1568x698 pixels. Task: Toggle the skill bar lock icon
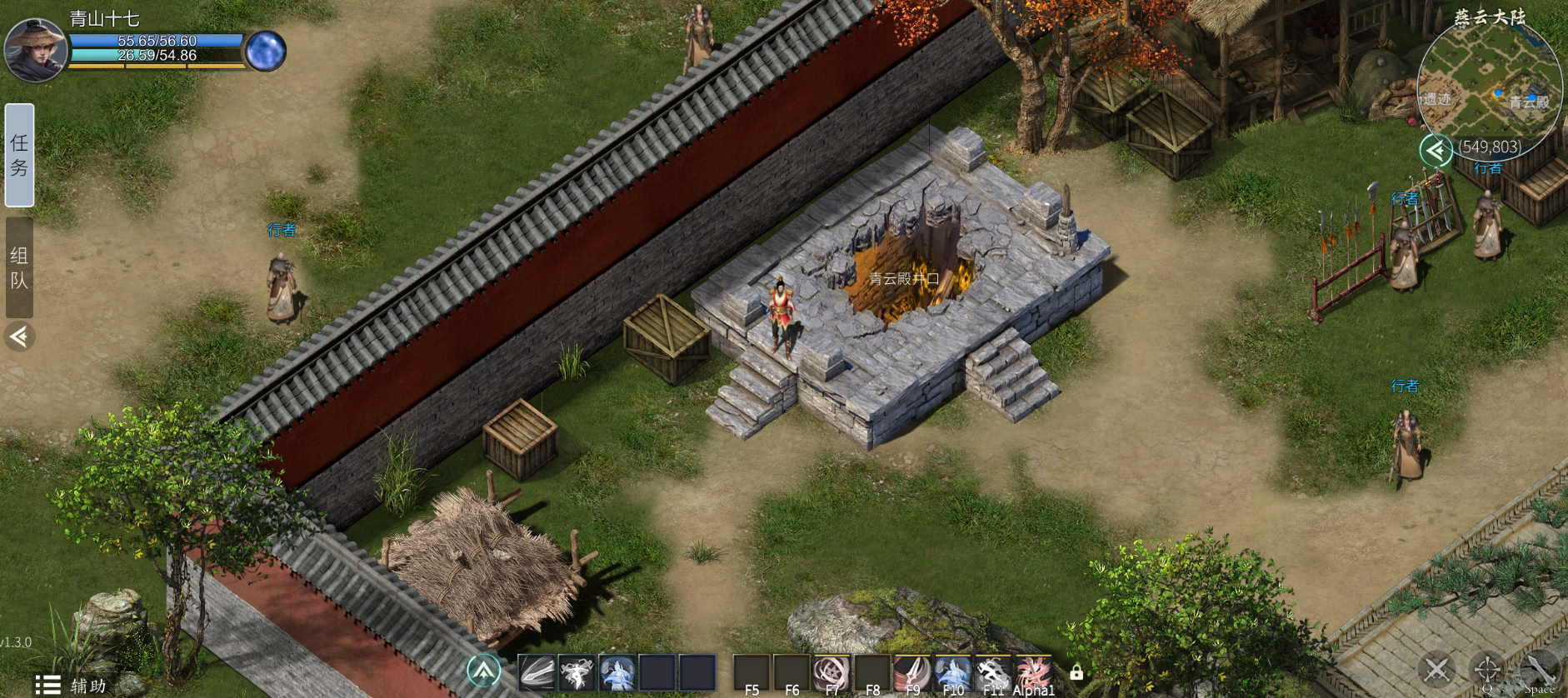[1076, 671]
